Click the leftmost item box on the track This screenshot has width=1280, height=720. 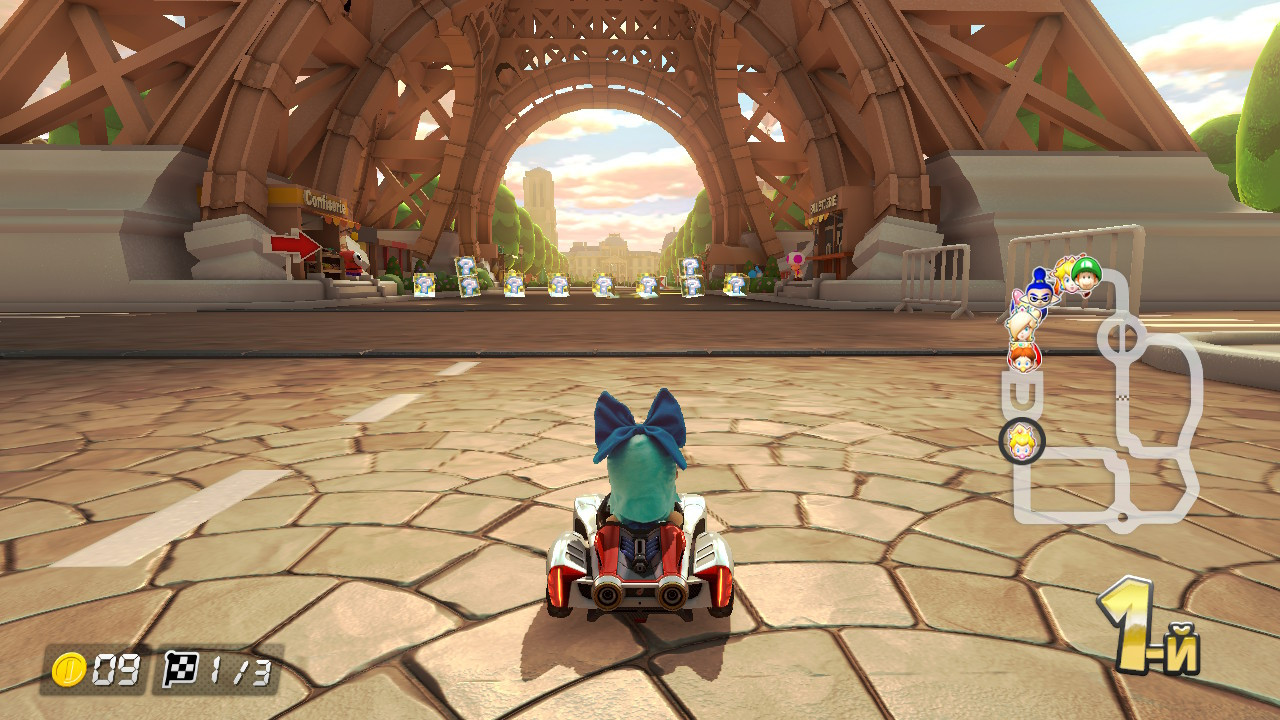click(x=424, y=285)
